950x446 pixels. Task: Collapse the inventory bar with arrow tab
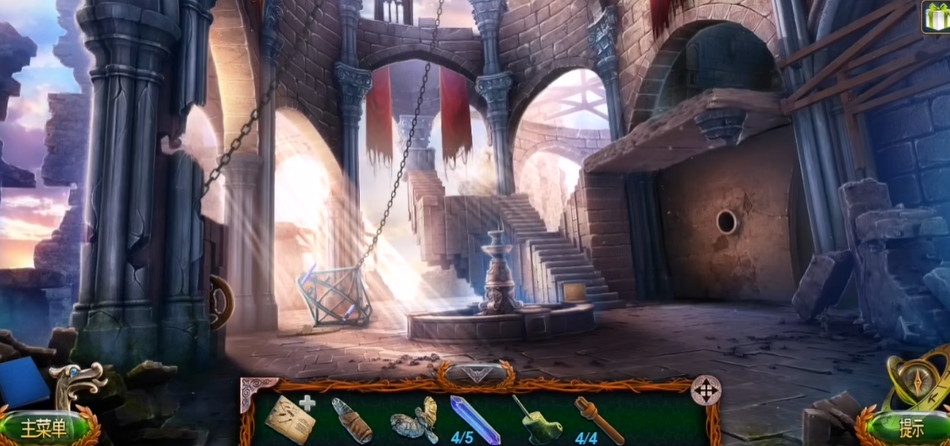pos(474,374)
